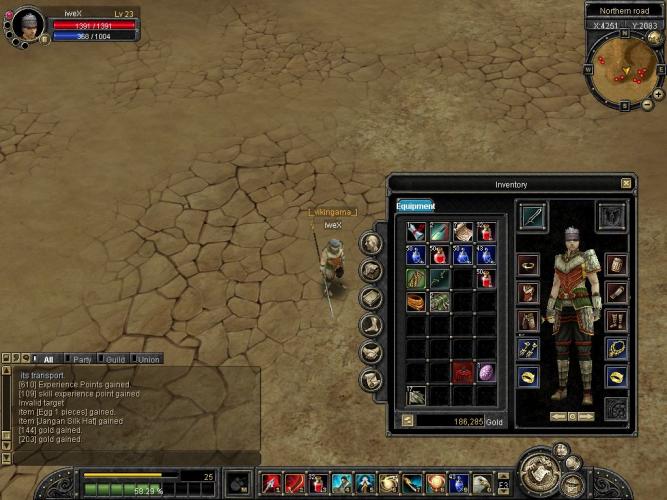Zoom out the minimap
The height and width of the screenshot is (500, 667).
tap(647, 106)
